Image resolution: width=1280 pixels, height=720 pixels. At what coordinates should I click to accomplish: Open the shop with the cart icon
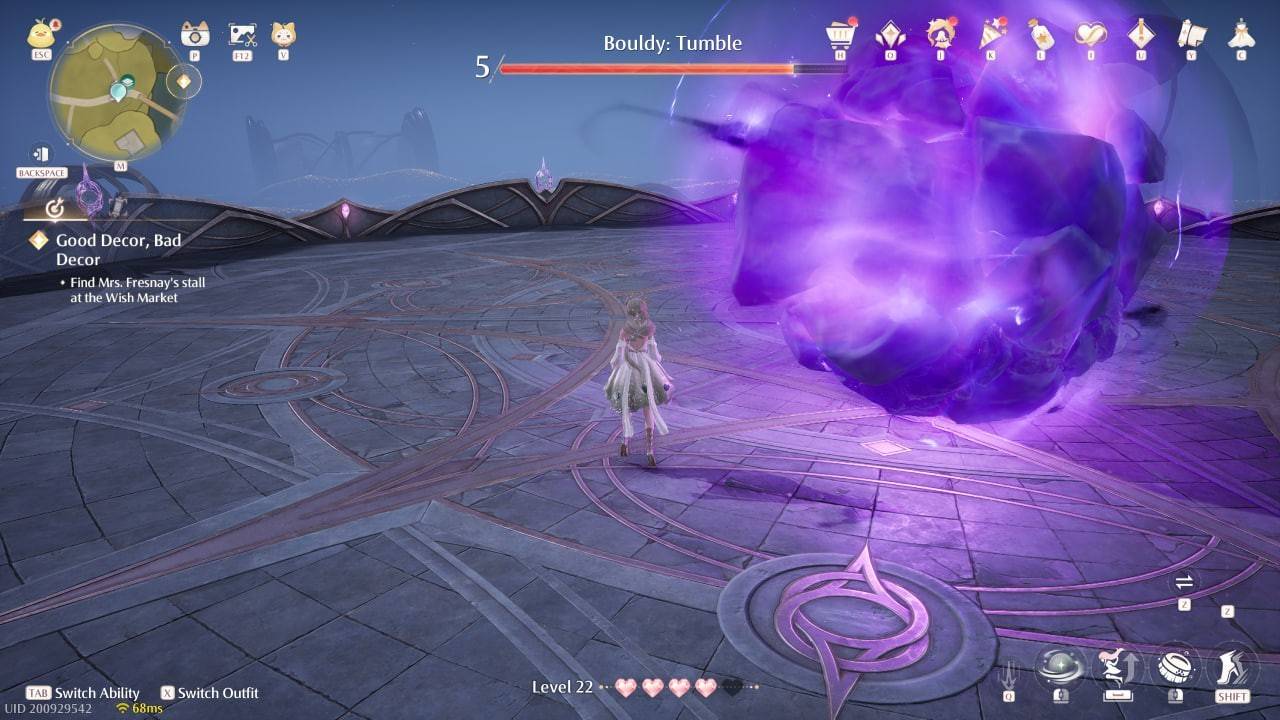838,32
